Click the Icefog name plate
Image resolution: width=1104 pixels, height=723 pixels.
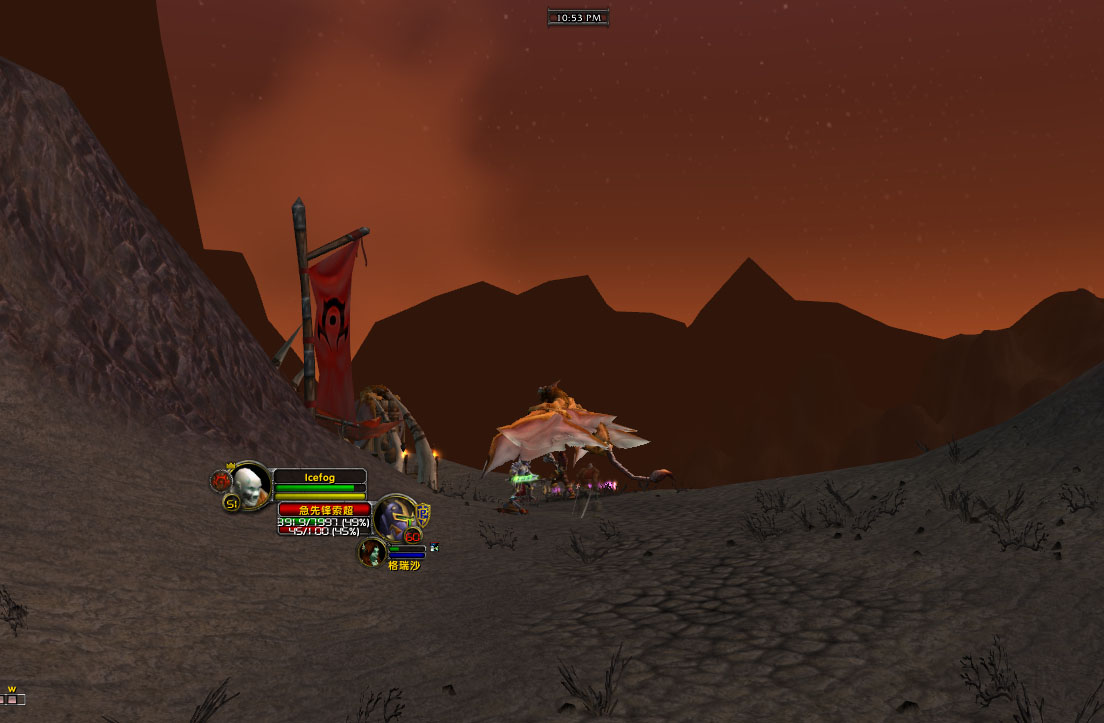(319, 477)
